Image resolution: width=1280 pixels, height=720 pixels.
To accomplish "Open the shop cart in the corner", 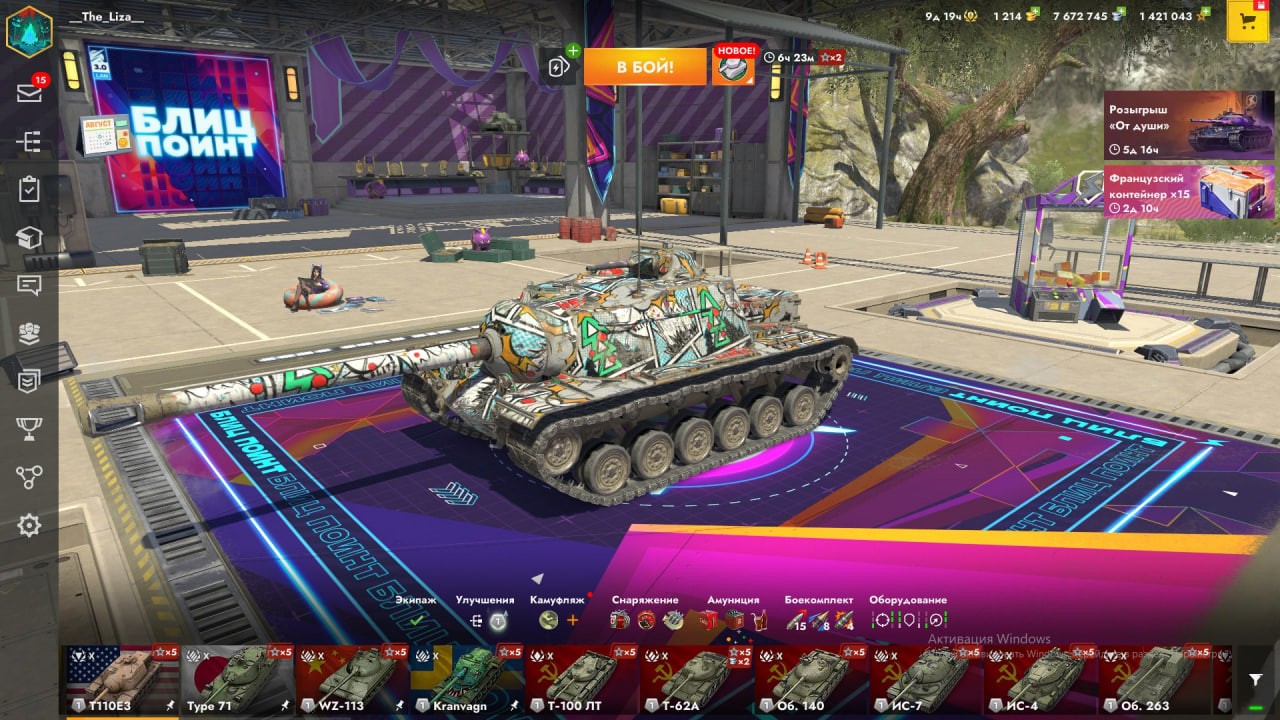I will click(1247, 21).
